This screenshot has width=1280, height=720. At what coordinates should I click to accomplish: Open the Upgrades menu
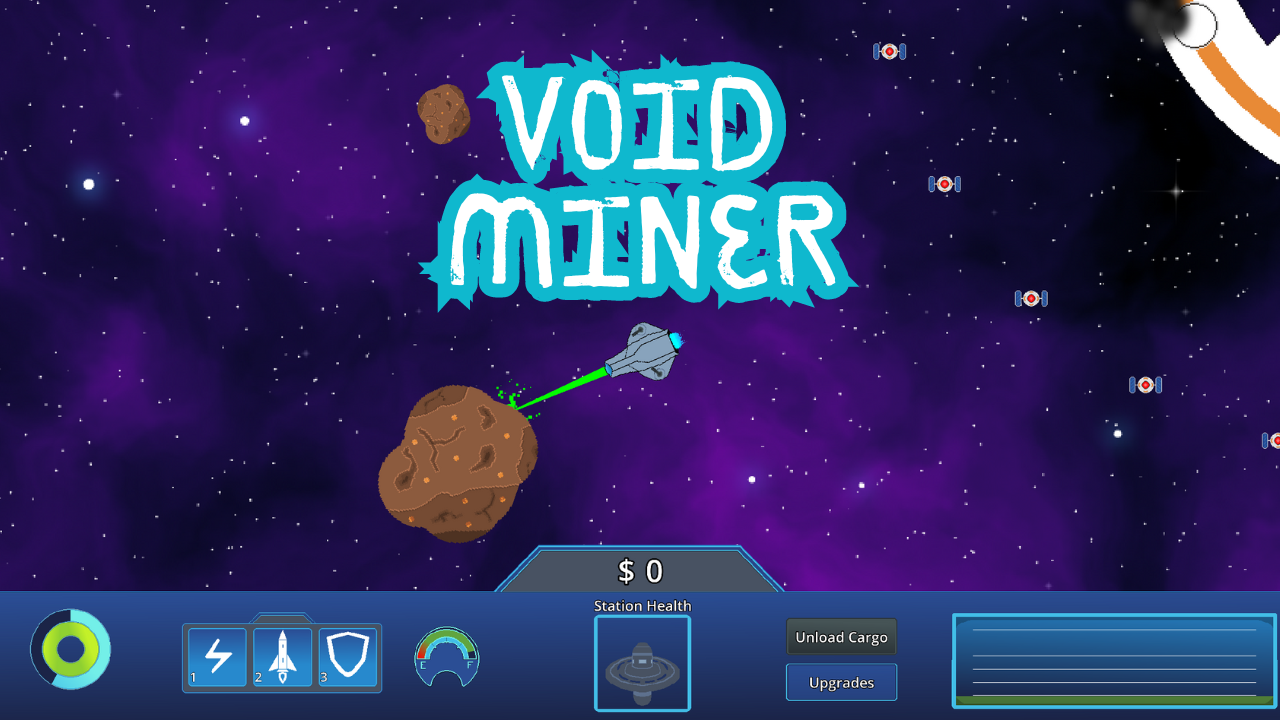tap(841, 682)
